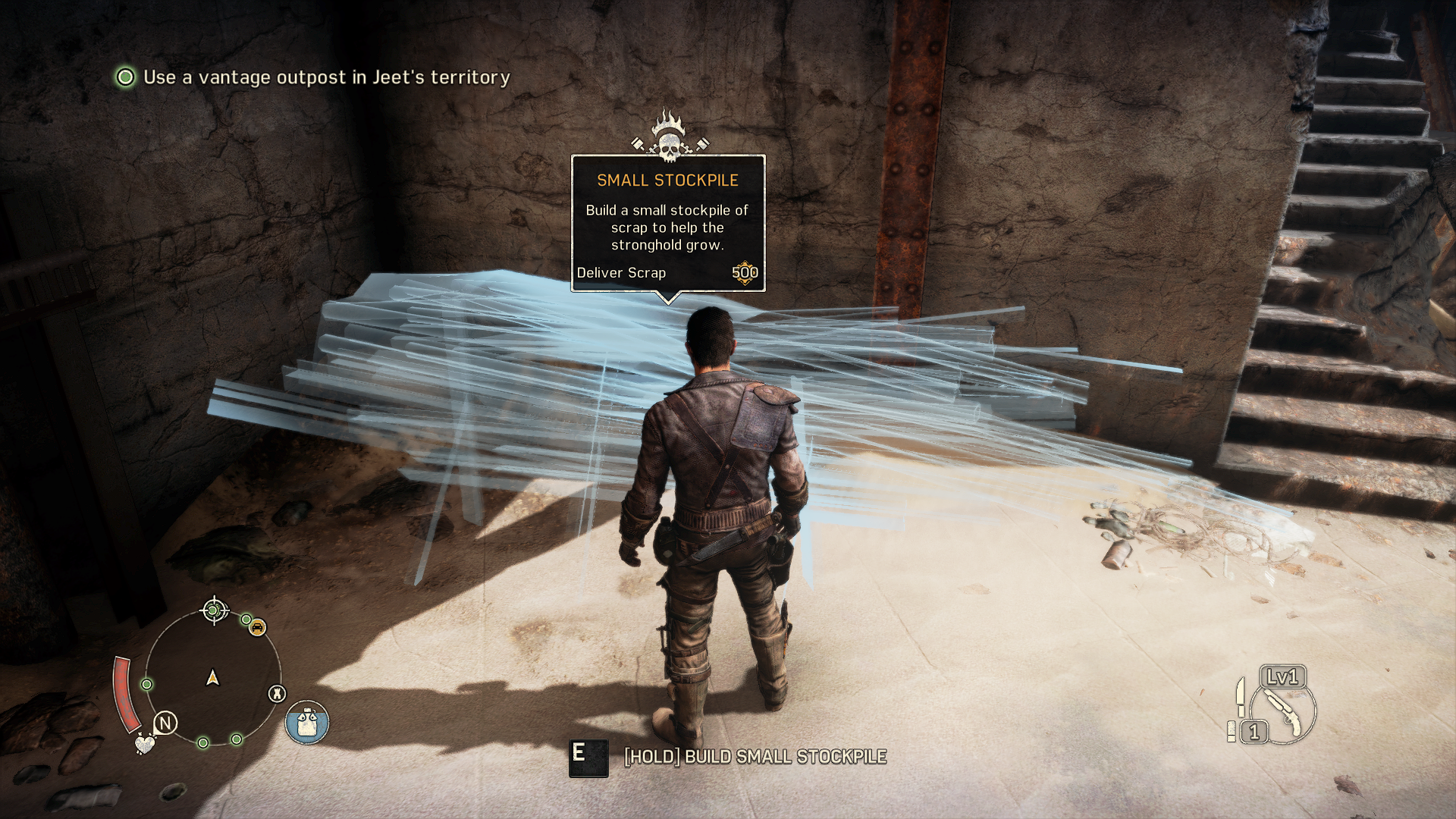Click the north compass marker on minimap
This screenshot has width=1456, height=819.
165,723
